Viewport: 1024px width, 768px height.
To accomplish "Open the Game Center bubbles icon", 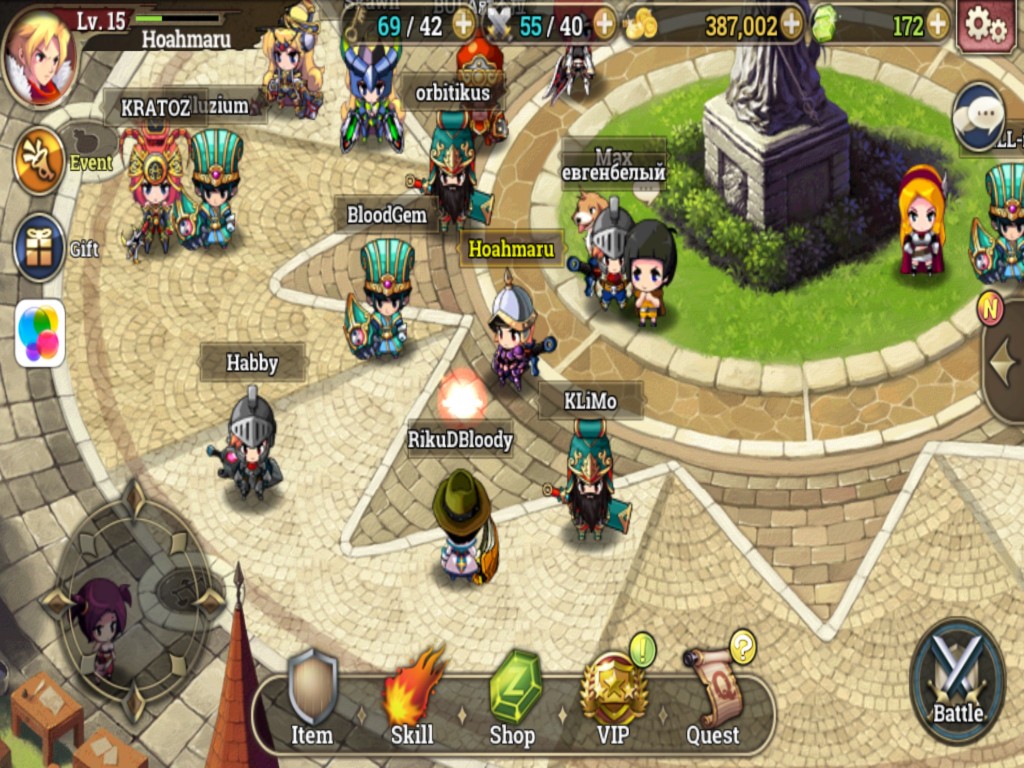I will point(40,333).
